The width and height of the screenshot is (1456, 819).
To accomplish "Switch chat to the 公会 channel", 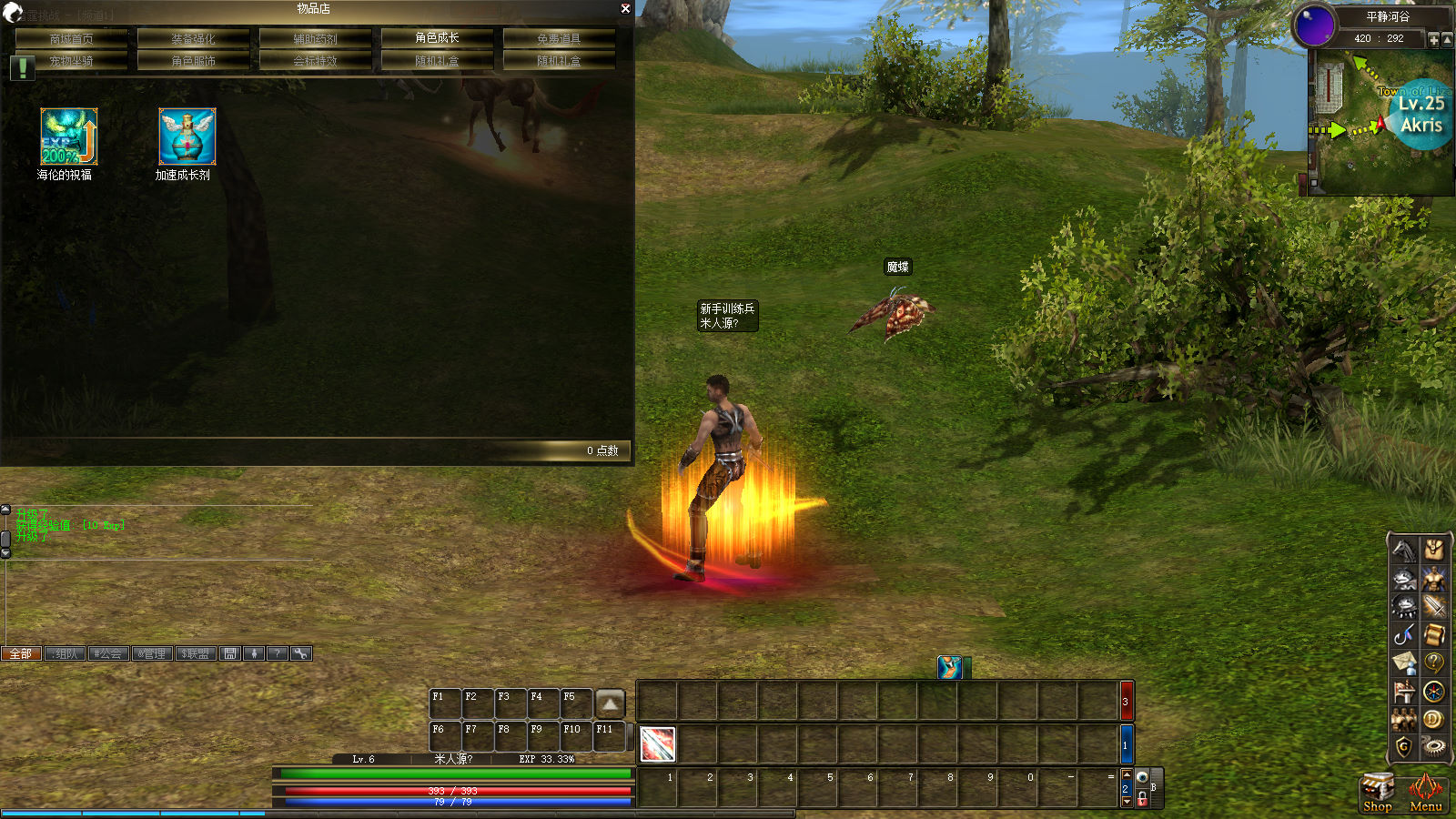I will (x=107, y=653).
